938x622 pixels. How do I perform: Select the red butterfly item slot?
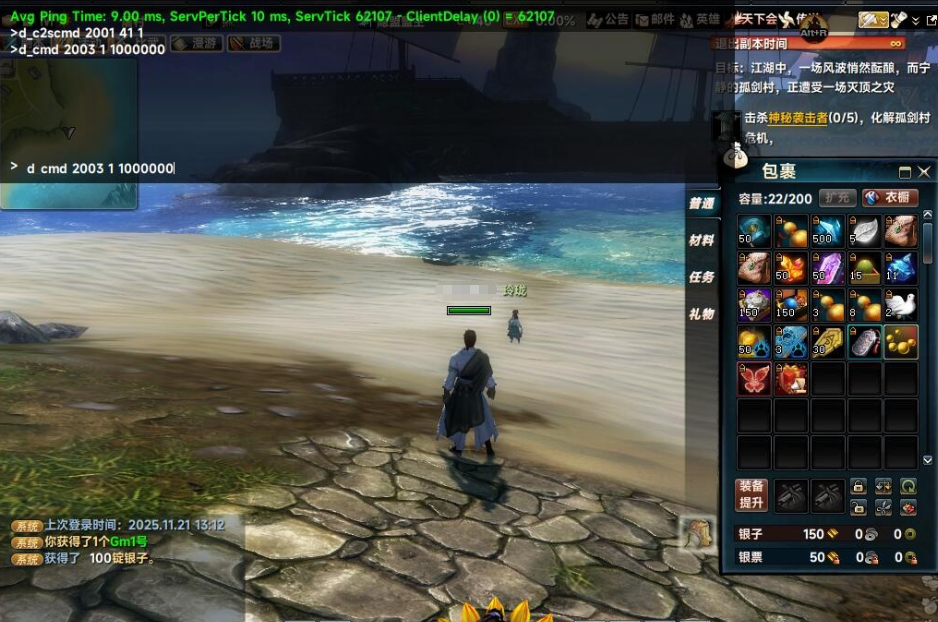[754, 379]
